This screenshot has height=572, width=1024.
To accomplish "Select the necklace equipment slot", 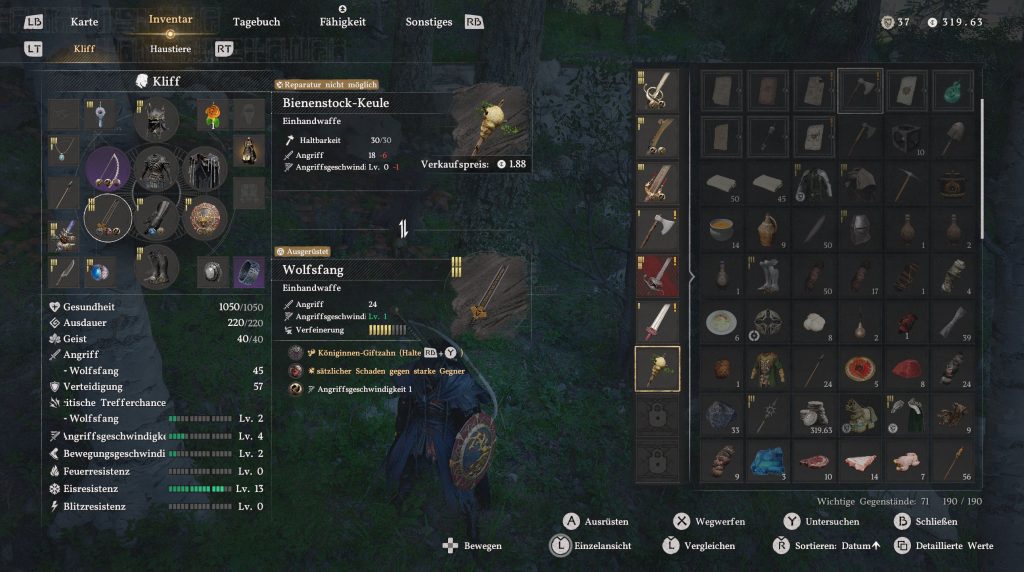I will click(x=62, y=151).
